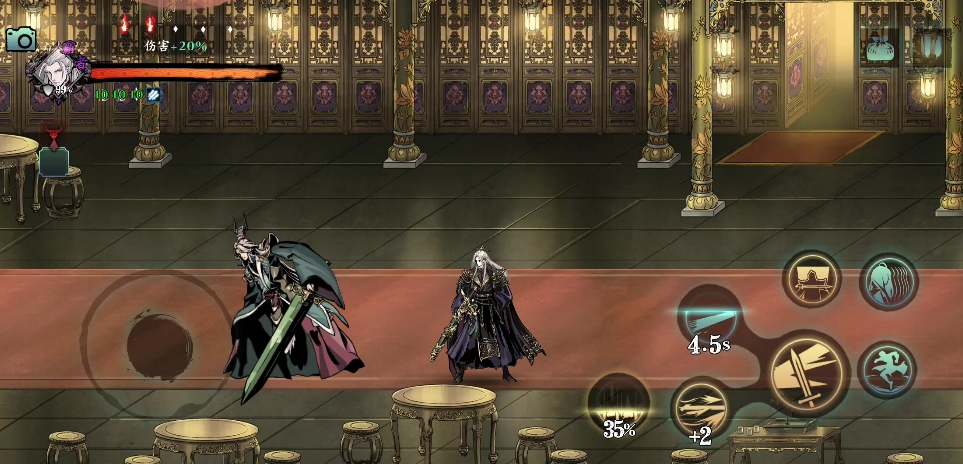The height and width of the screenshot is (464, 963).
Task: Tap the ultimate skill charged 35%
Action: [618, 405]
